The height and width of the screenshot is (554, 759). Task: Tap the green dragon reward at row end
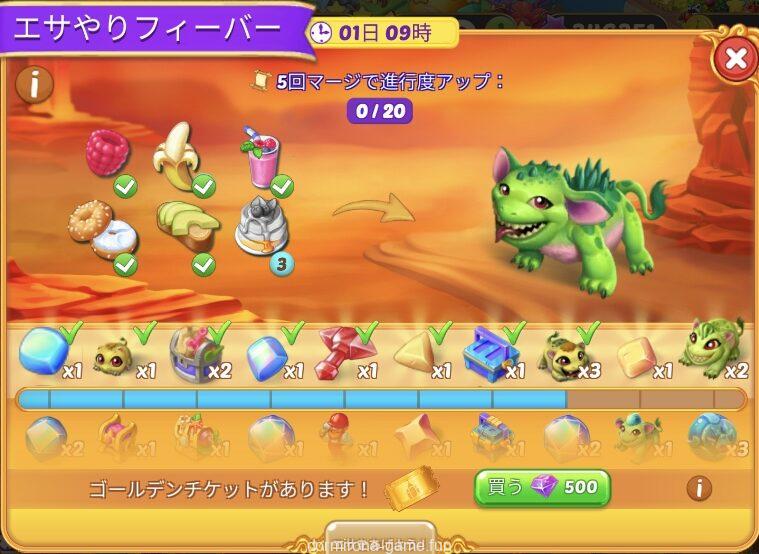pos(711,345)
